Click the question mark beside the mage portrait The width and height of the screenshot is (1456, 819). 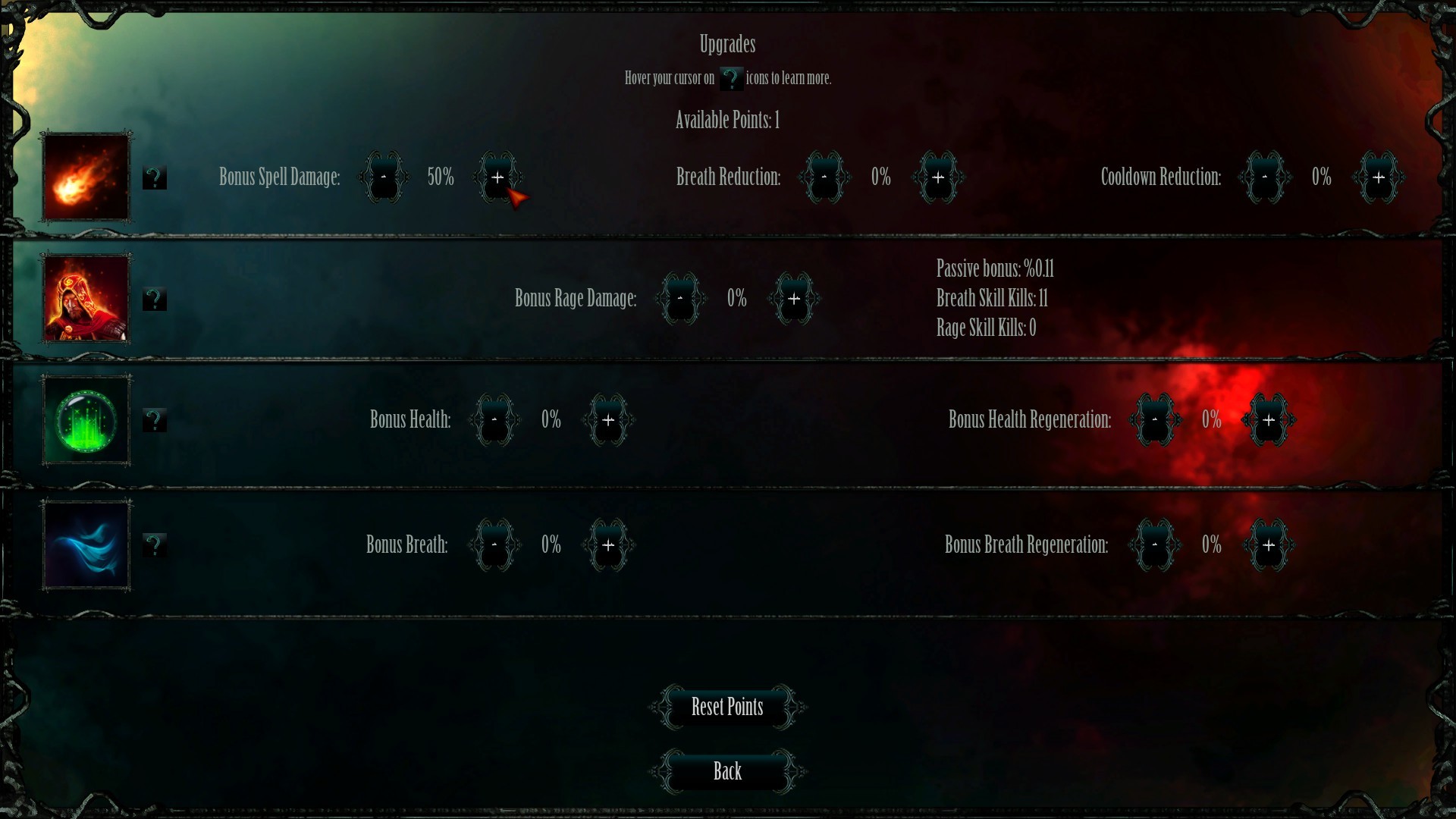155,300
